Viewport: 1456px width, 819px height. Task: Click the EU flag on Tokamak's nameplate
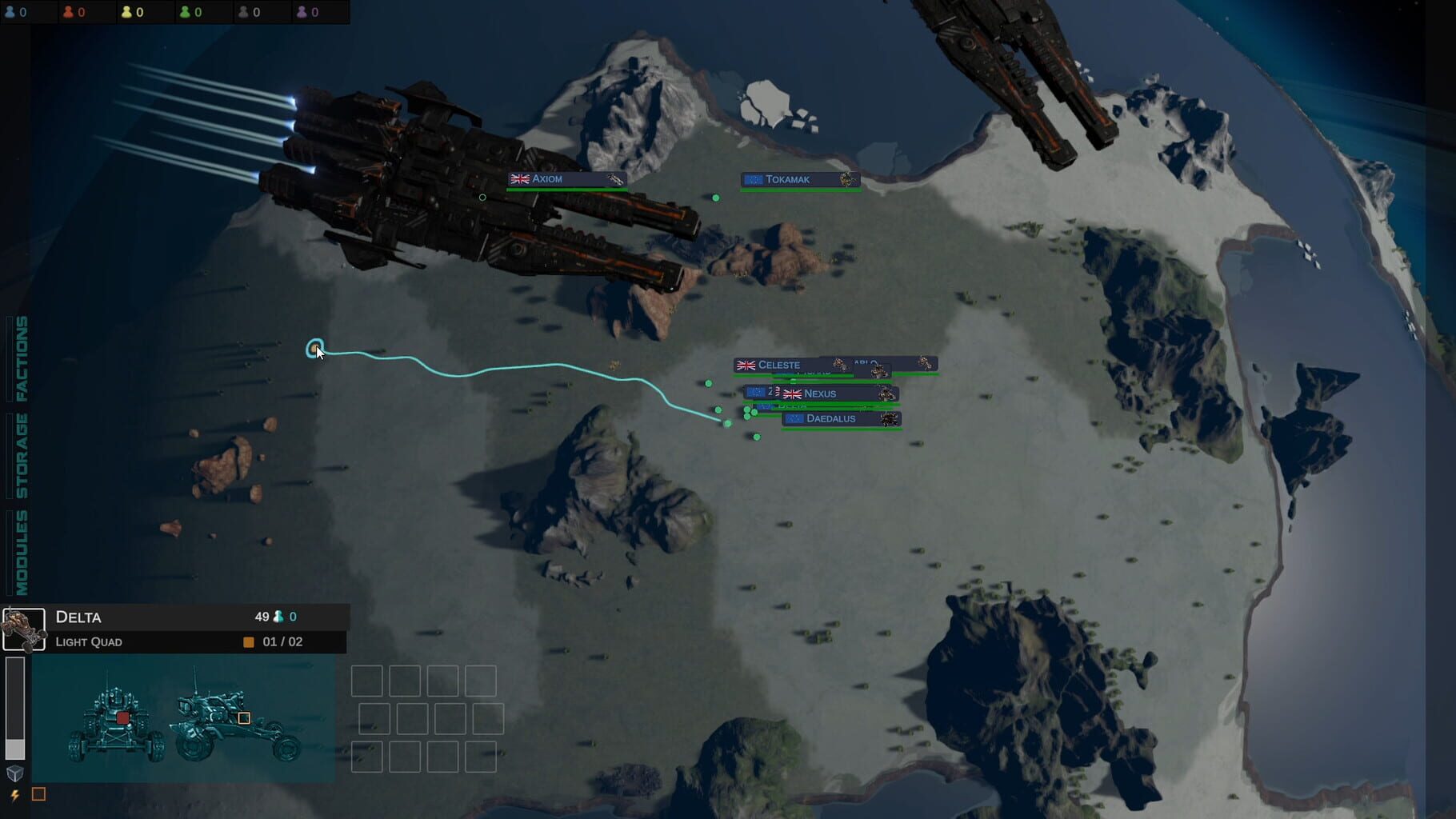752,178
